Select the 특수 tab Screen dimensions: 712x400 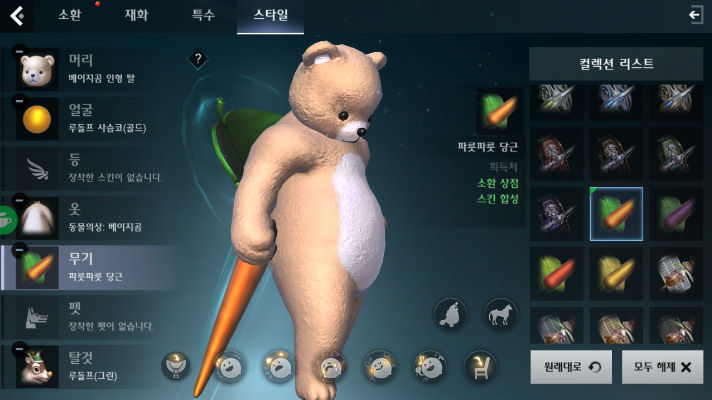click(203, 15)
